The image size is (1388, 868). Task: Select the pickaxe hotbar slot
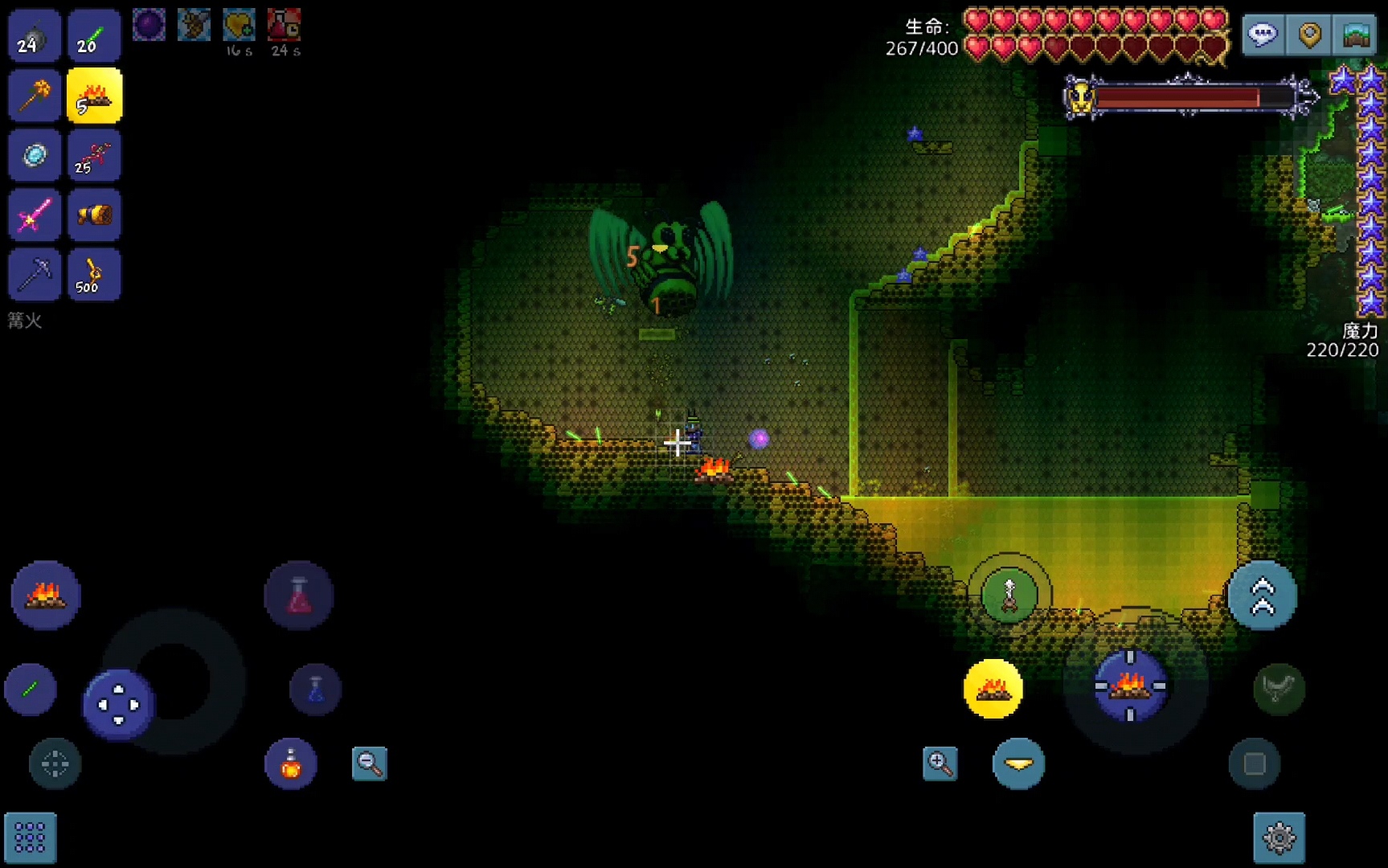pyautogui.click(x=35, y=275)
